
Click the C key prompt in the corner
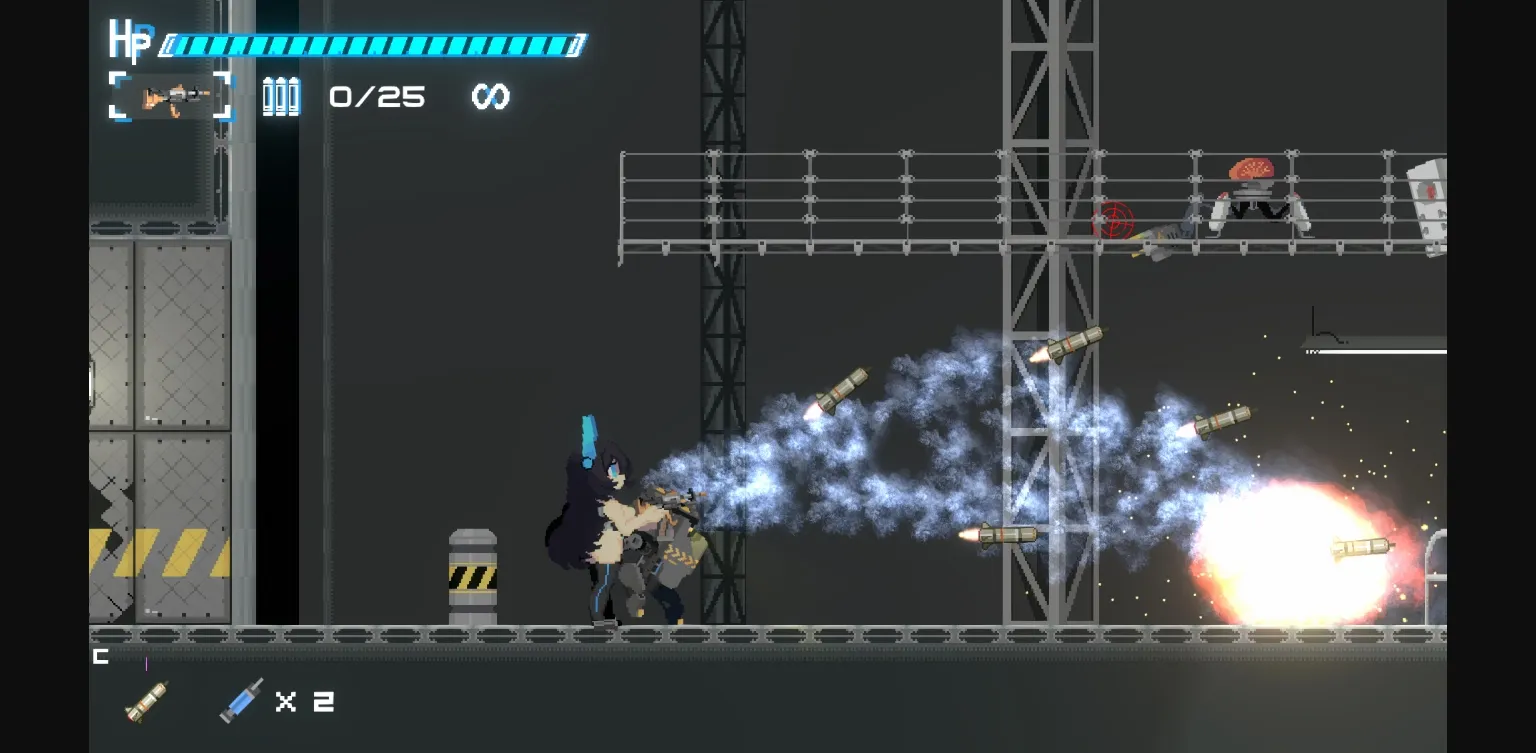(99, 657)
